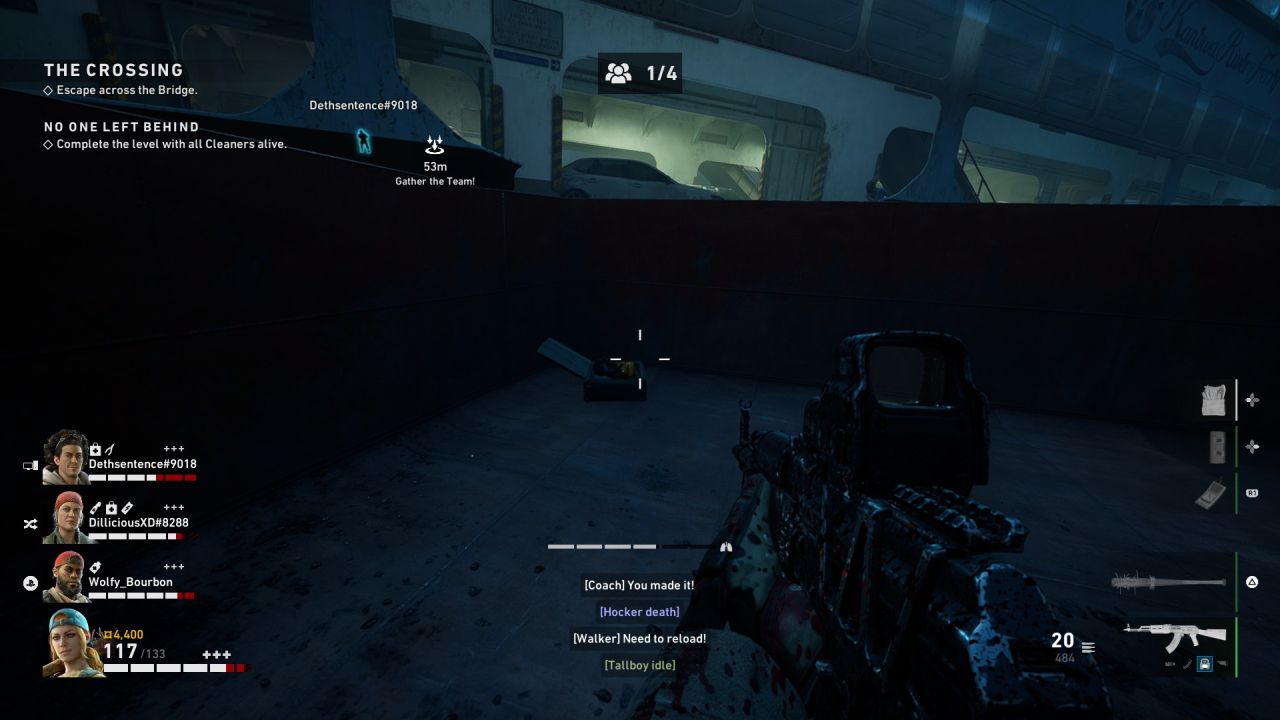Click the AK-47 primary weapon icon

(1175, 634)
